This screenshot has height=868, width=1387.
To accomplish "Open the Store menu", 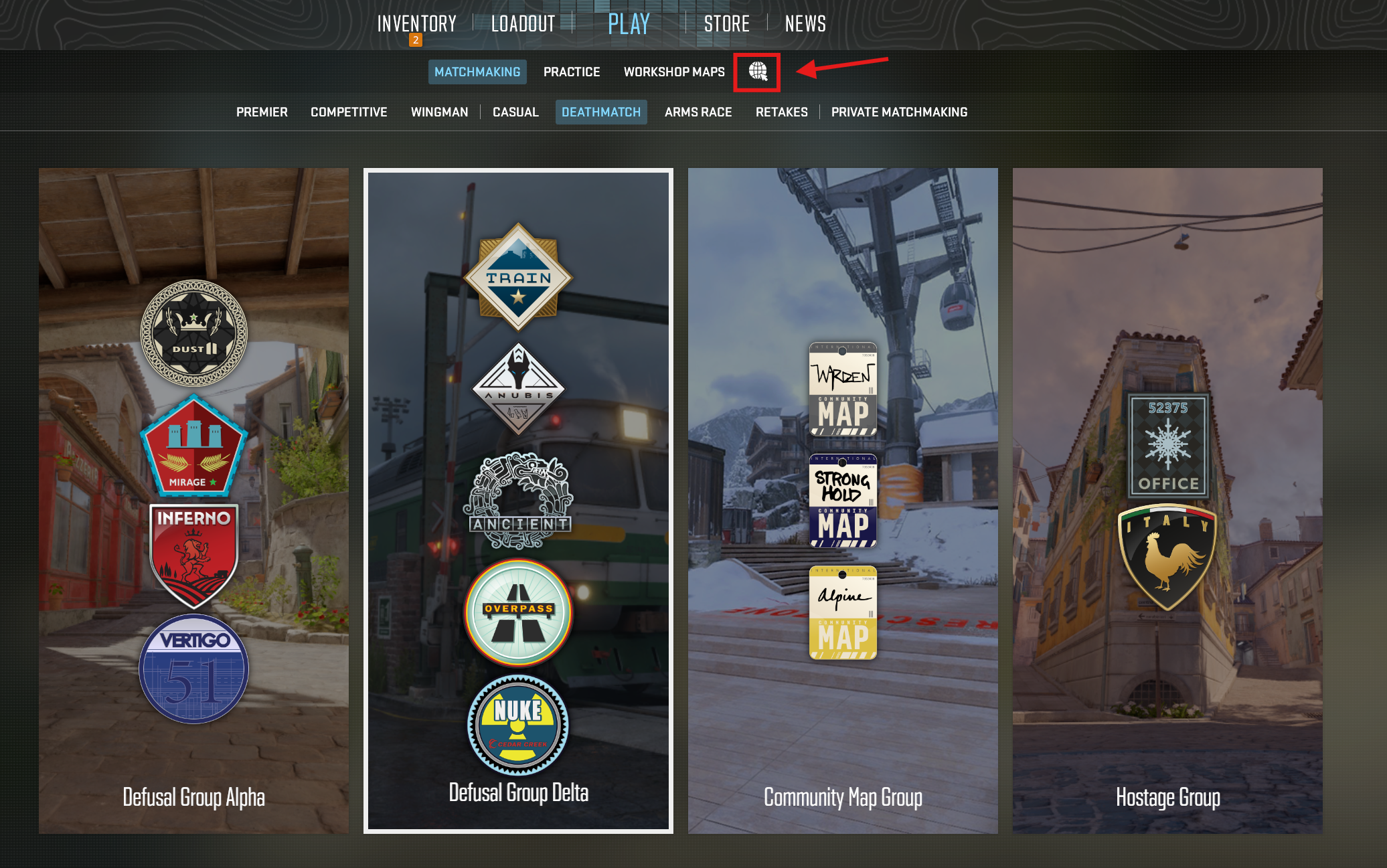I will tap(726, 24).
